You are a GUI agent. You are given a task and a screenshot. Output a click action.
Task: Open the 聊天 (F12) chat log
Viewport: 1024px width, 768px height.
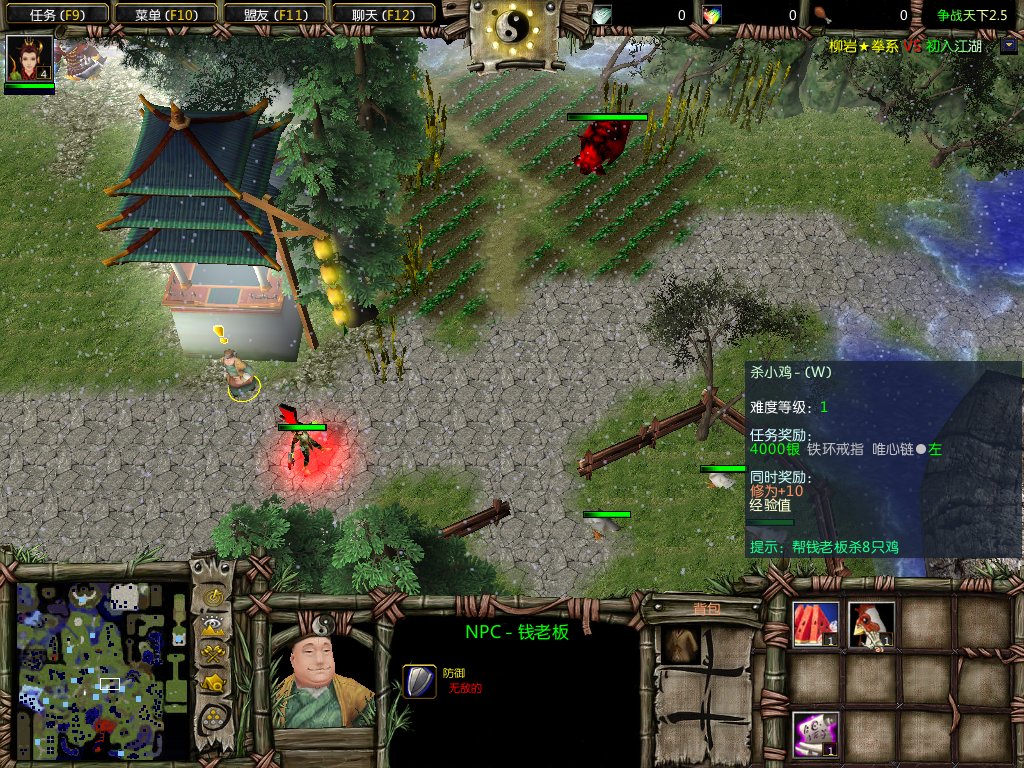(381, 14)
